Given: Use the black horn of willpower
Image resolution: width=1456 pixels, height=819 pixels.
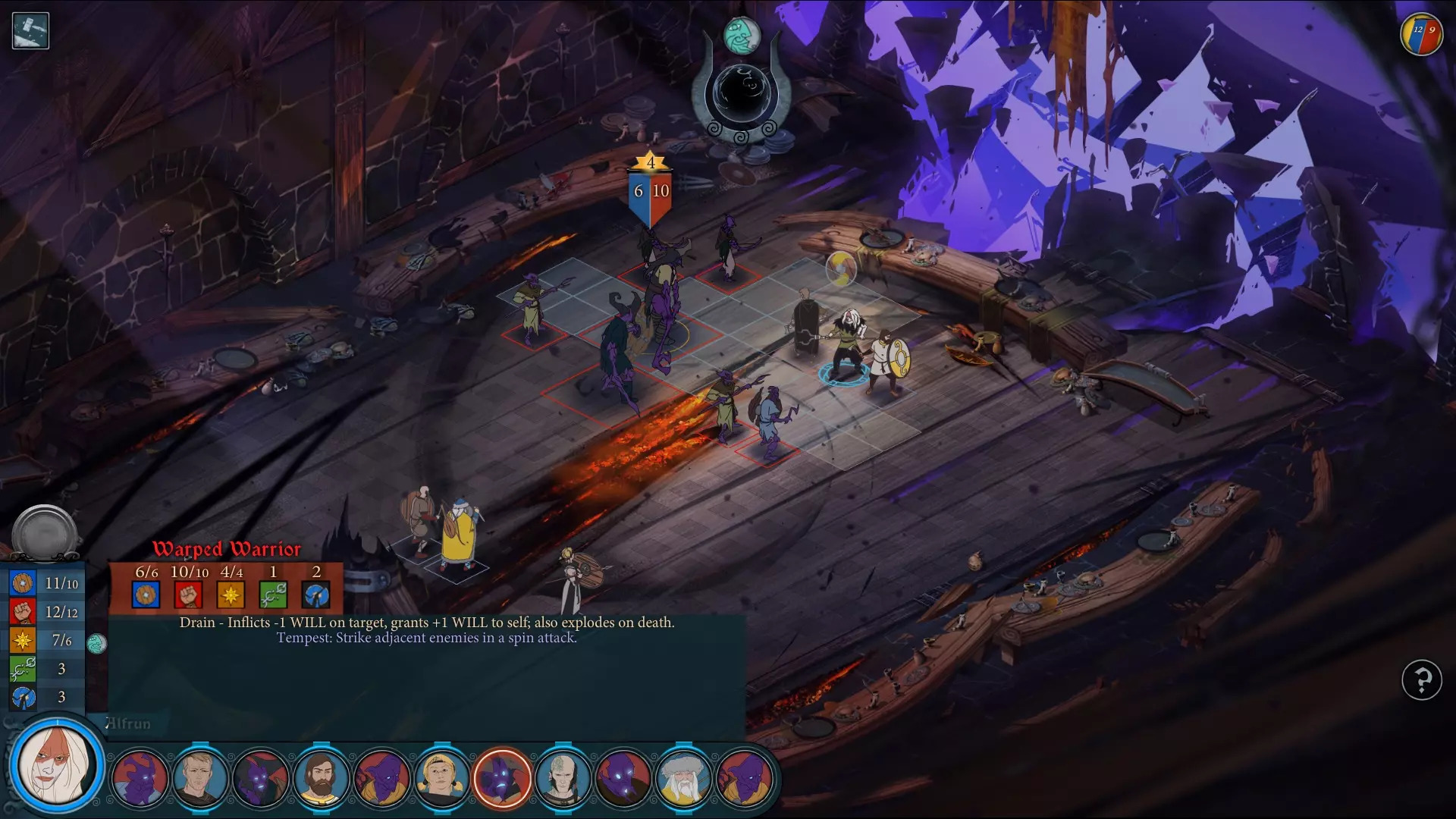Looking at the screenshot, I should coord(741,95).
